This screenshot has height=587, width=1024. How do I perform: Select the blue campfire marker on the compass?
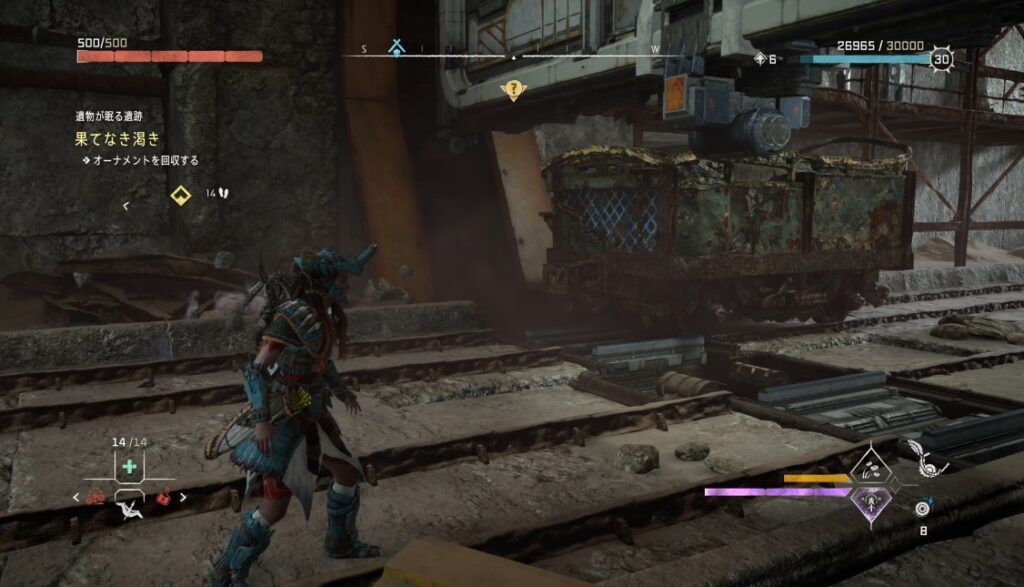pos(397,47)
